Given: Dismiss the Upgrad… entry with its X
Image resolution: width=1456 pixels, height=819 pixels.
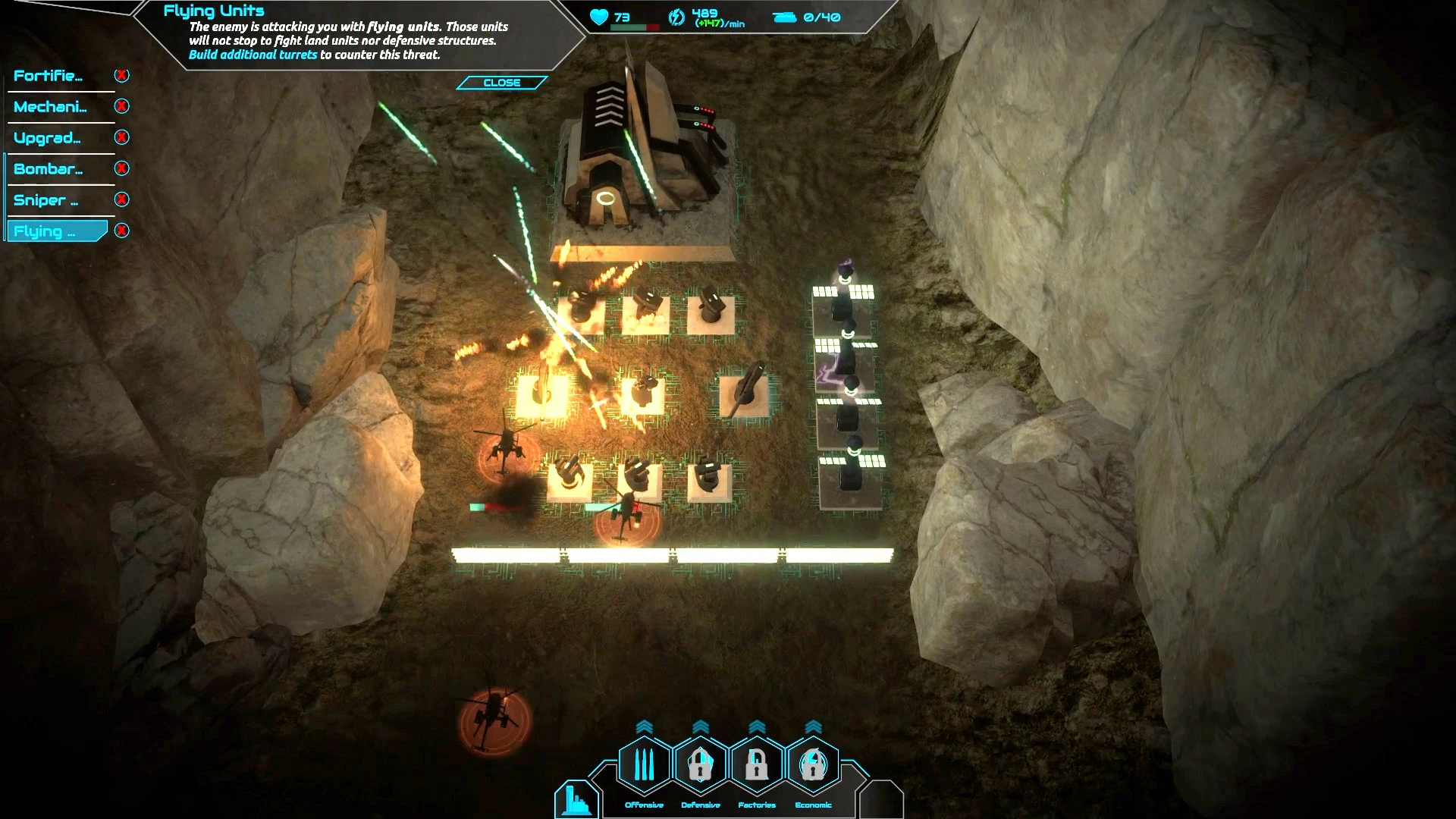Looking at the screenshot, I should 121,137.
